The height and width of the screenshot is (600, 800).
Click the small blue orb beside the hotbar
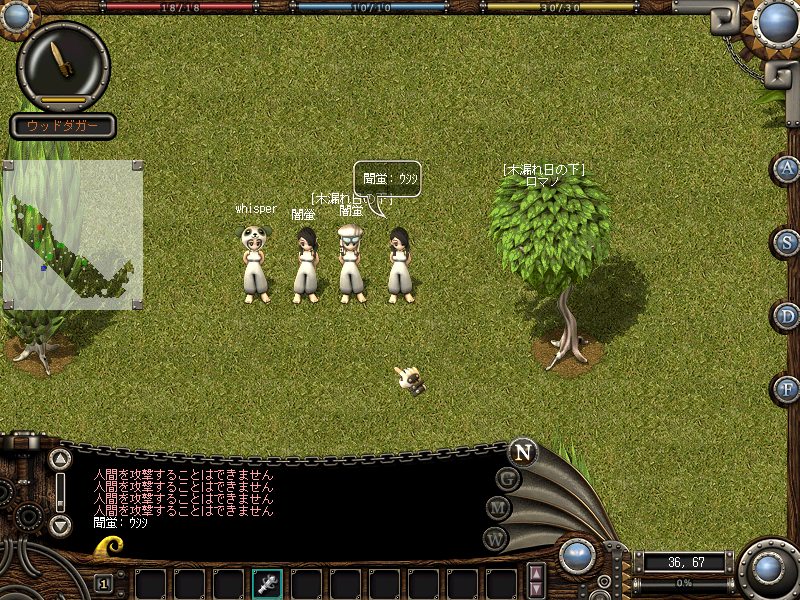click(x=577, y=556)
